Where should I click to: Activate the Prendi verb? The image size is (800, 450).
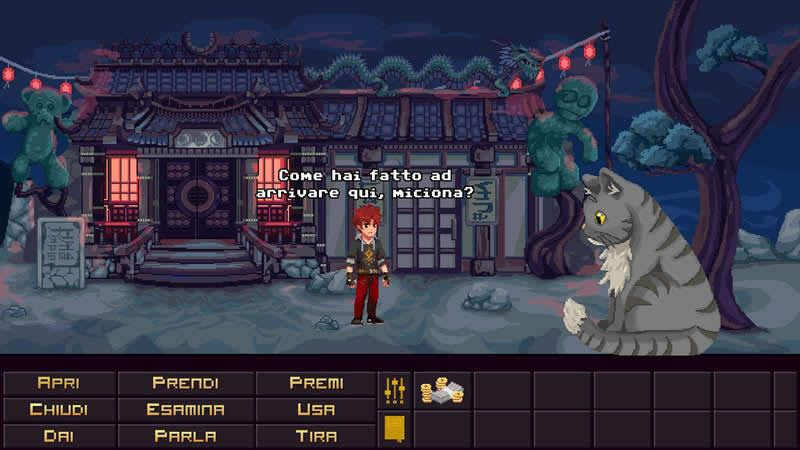click(x=186, y=383)
